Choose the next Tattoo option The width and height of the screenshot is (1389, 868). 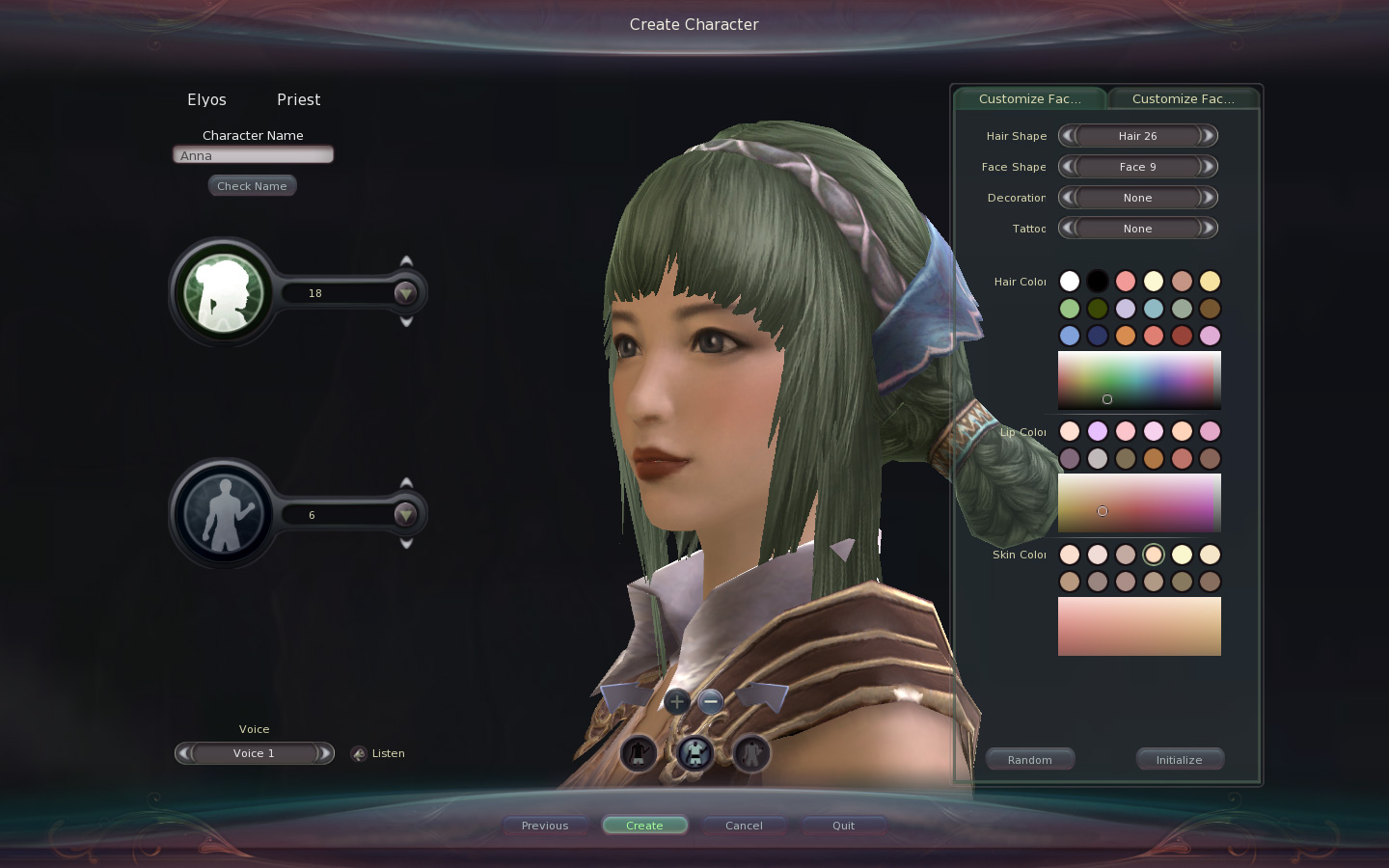pyautogui.click(x=1207, y=229)
